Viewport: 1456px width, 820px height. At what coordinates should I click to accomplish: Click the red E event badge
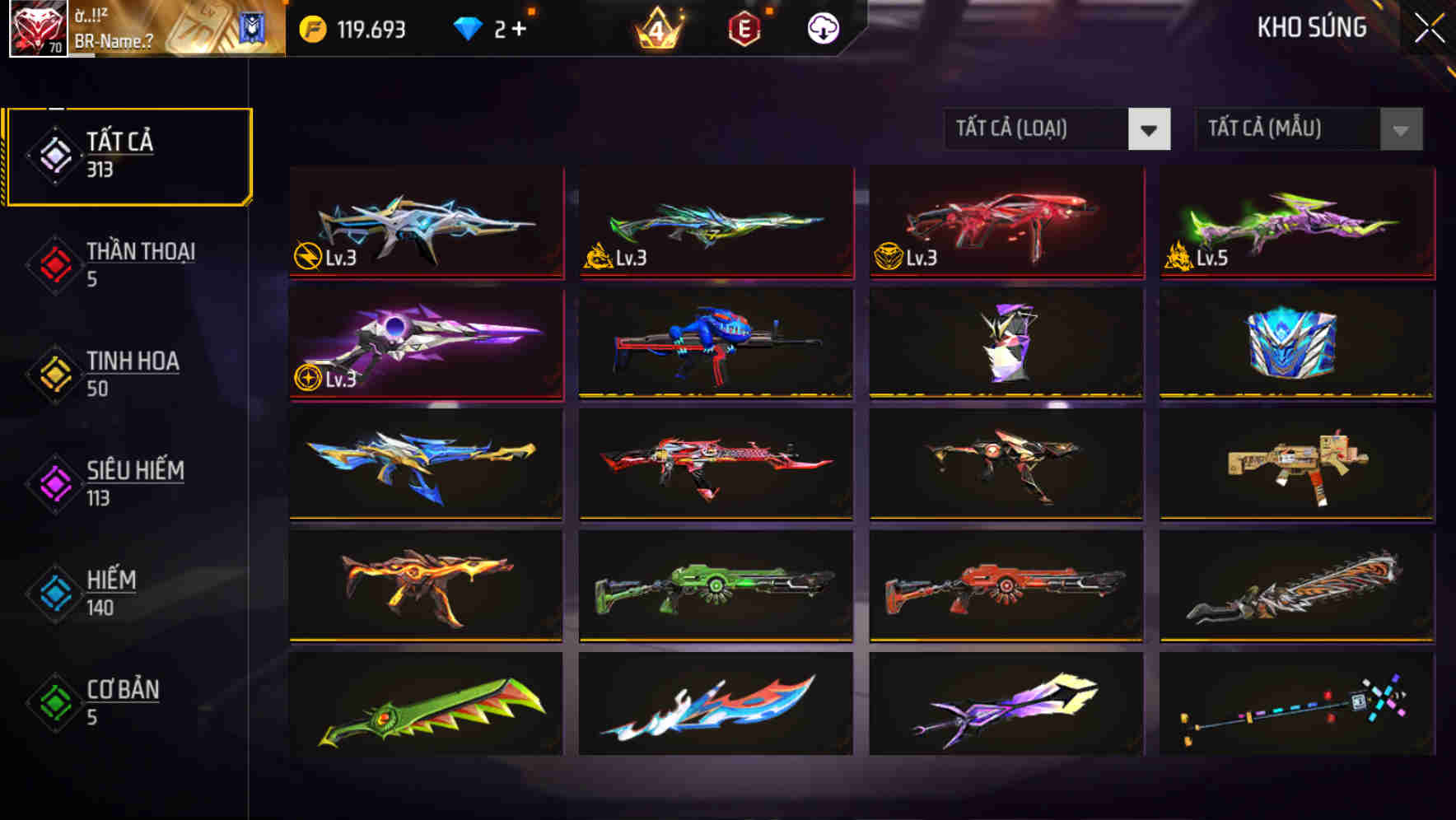tap(745, 27)
